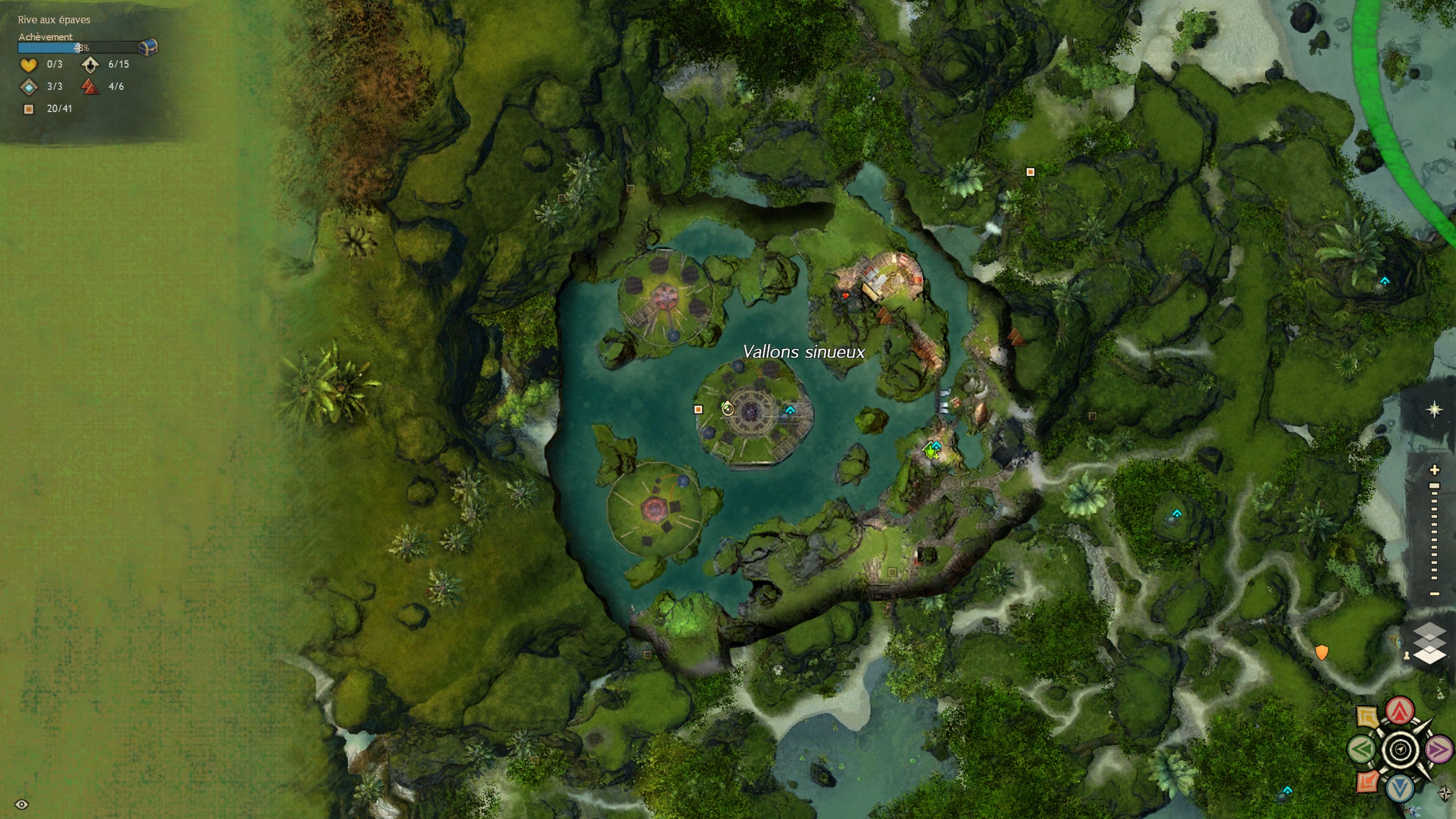Choose the orange square squad marker
Screen dimensions: 1456x819
pyautogui.click(x=1367, y=782)
